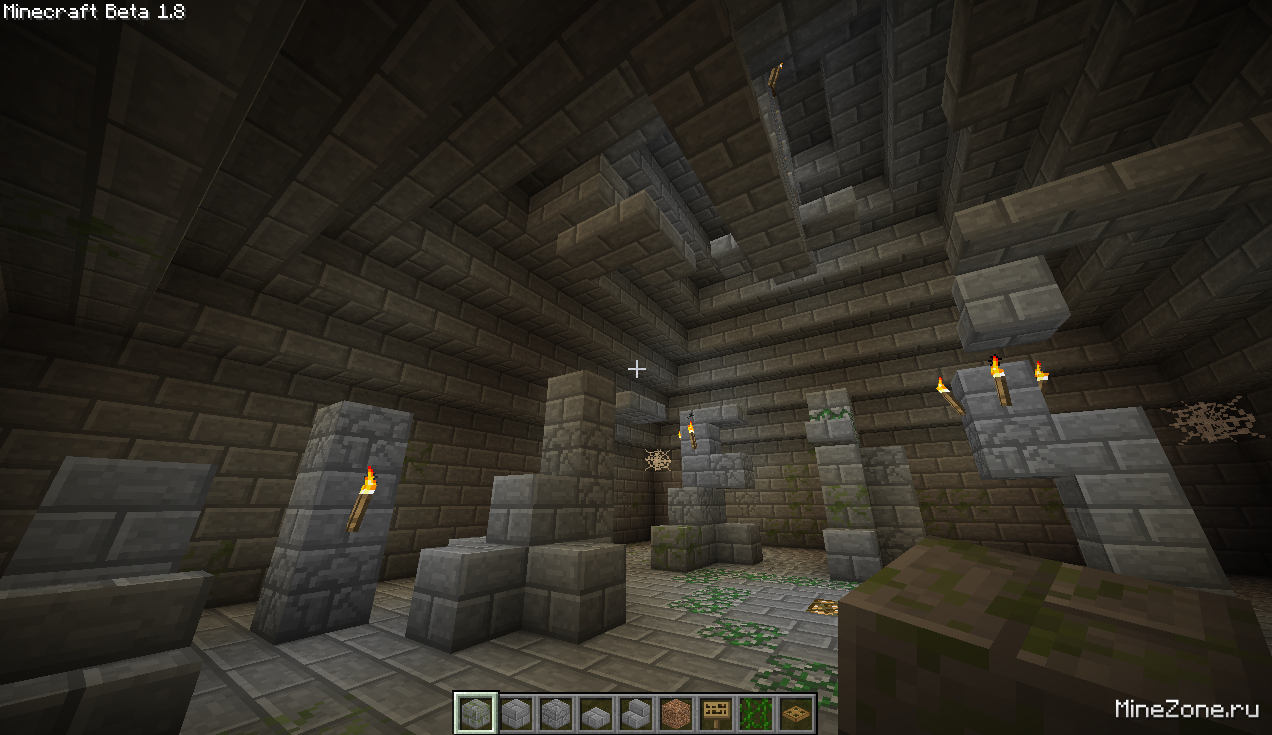Choose the cracked stone brick slot
This screenshot has width=1272, height=735.
click(x=555, y=713)
